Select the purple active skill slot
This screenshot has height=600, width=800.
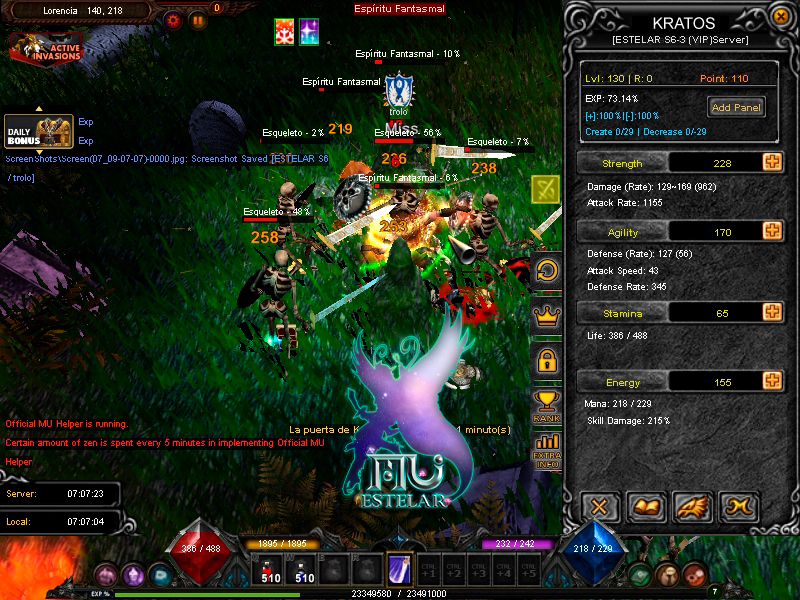[x=399, y=570]
